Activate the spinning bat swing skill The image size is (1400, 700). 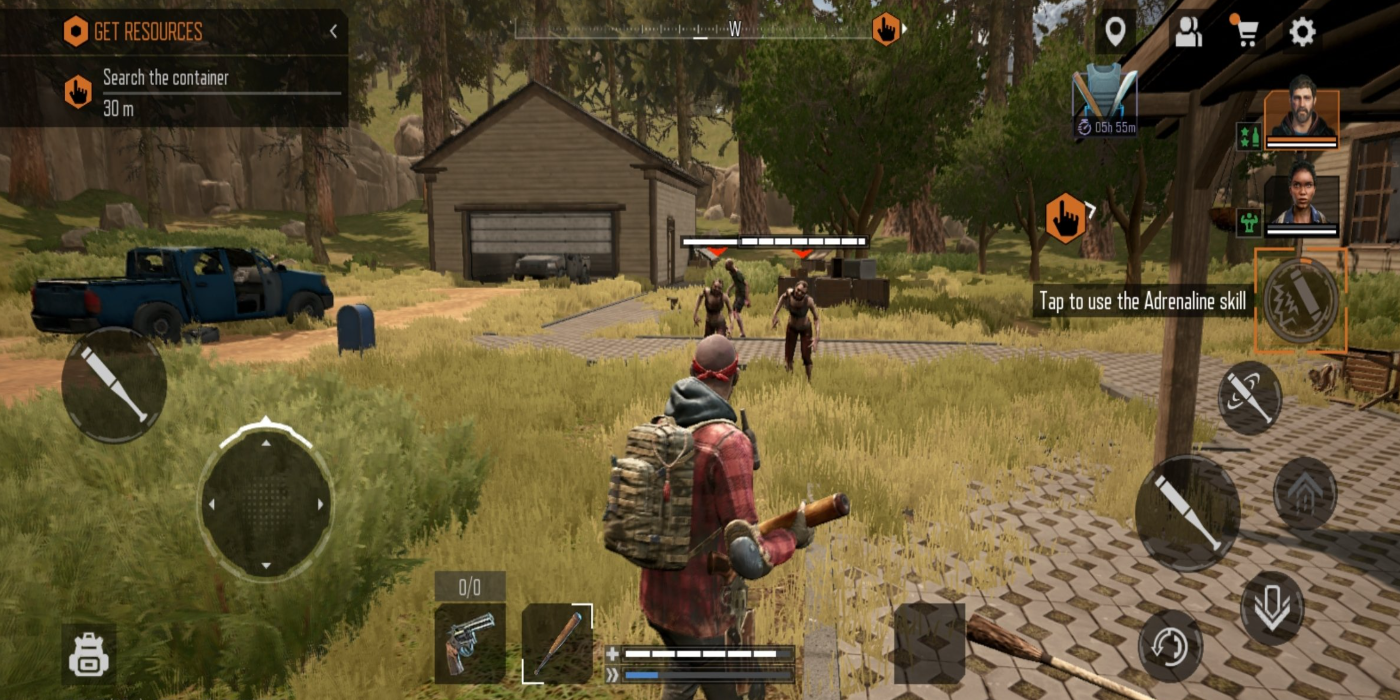click(1250, 397)
